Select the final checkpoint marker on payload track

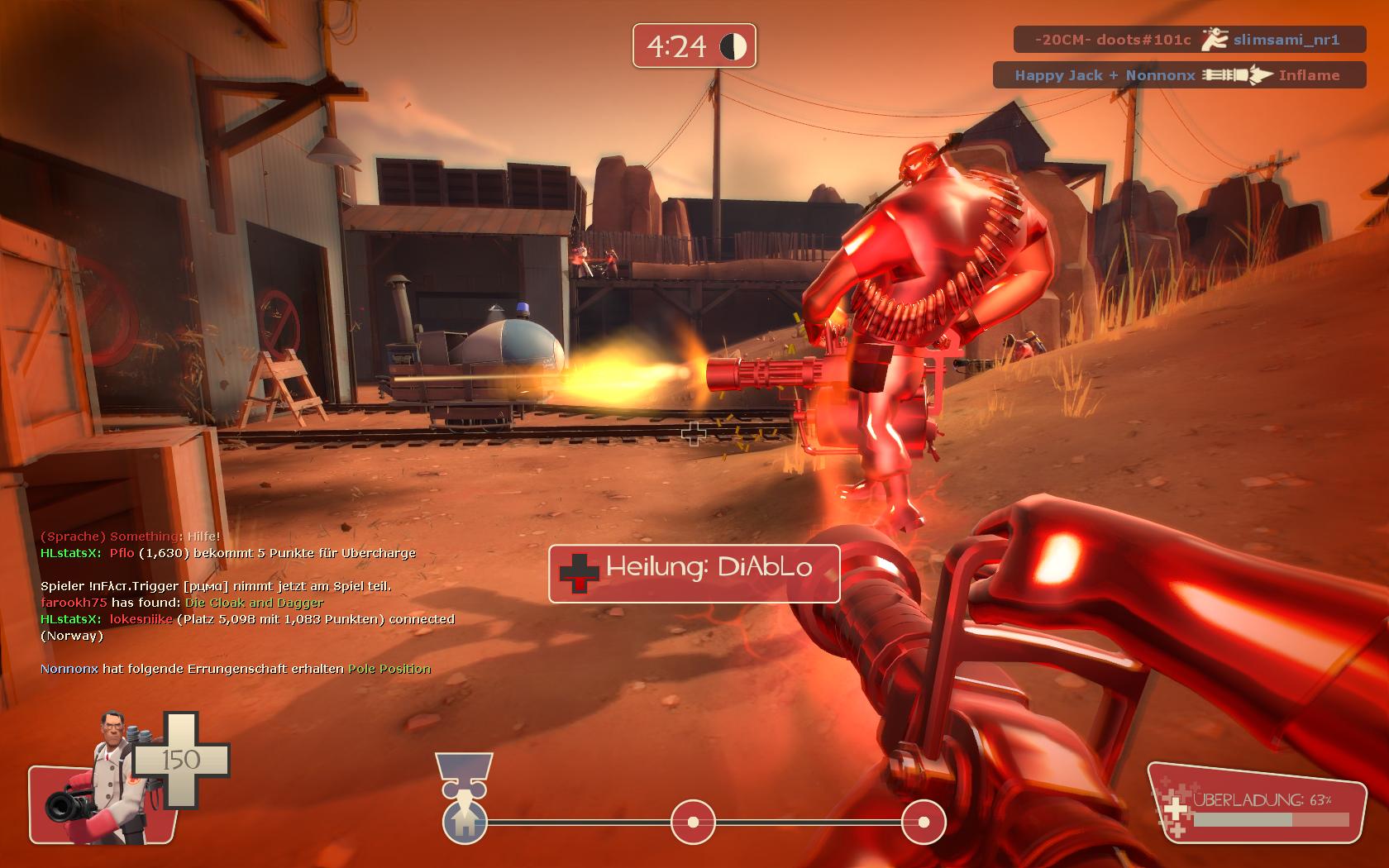(x=923, y=822)
